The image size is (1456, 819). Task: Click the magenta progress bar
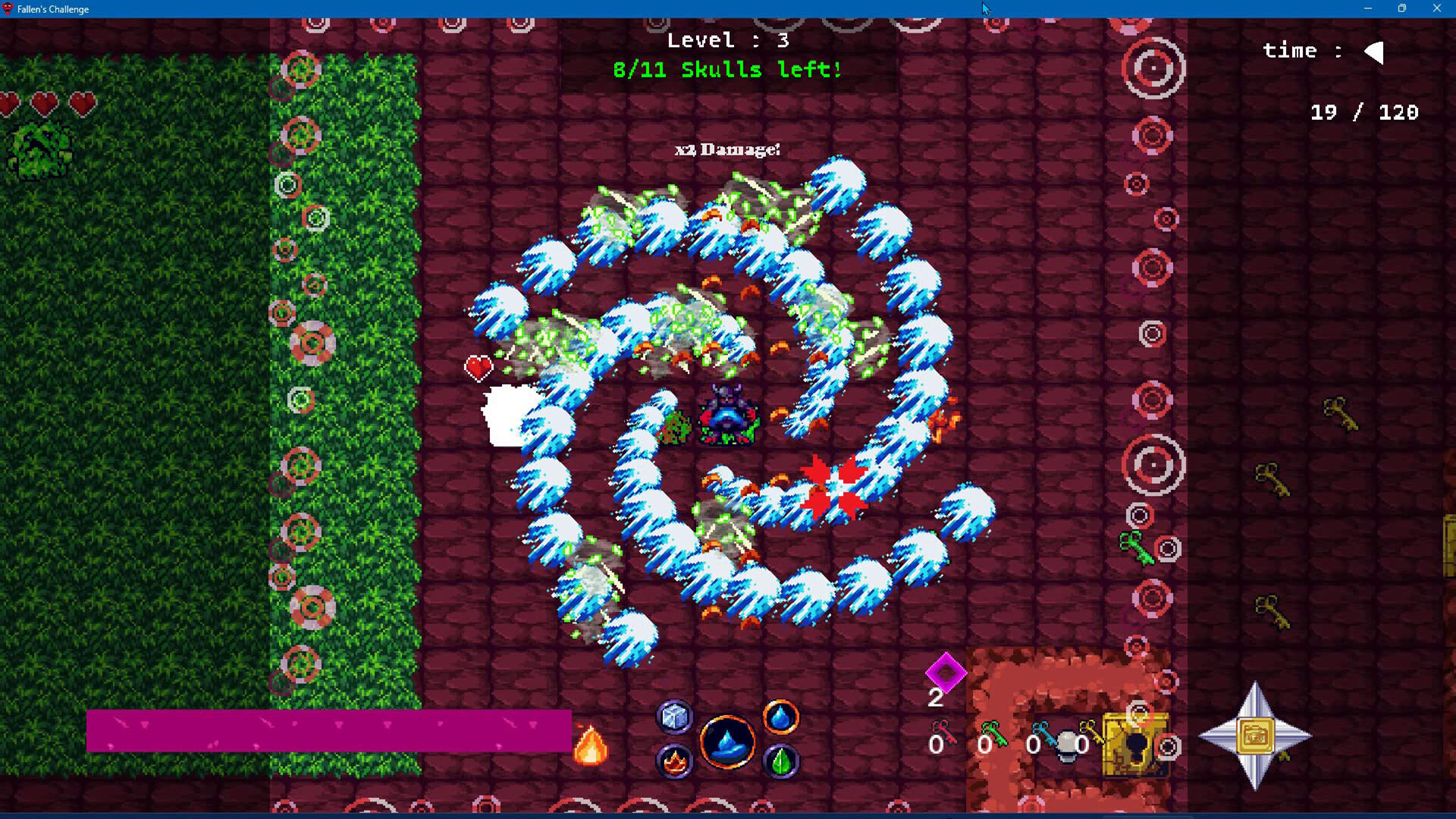pyautogui.click(x=330, y=730)
